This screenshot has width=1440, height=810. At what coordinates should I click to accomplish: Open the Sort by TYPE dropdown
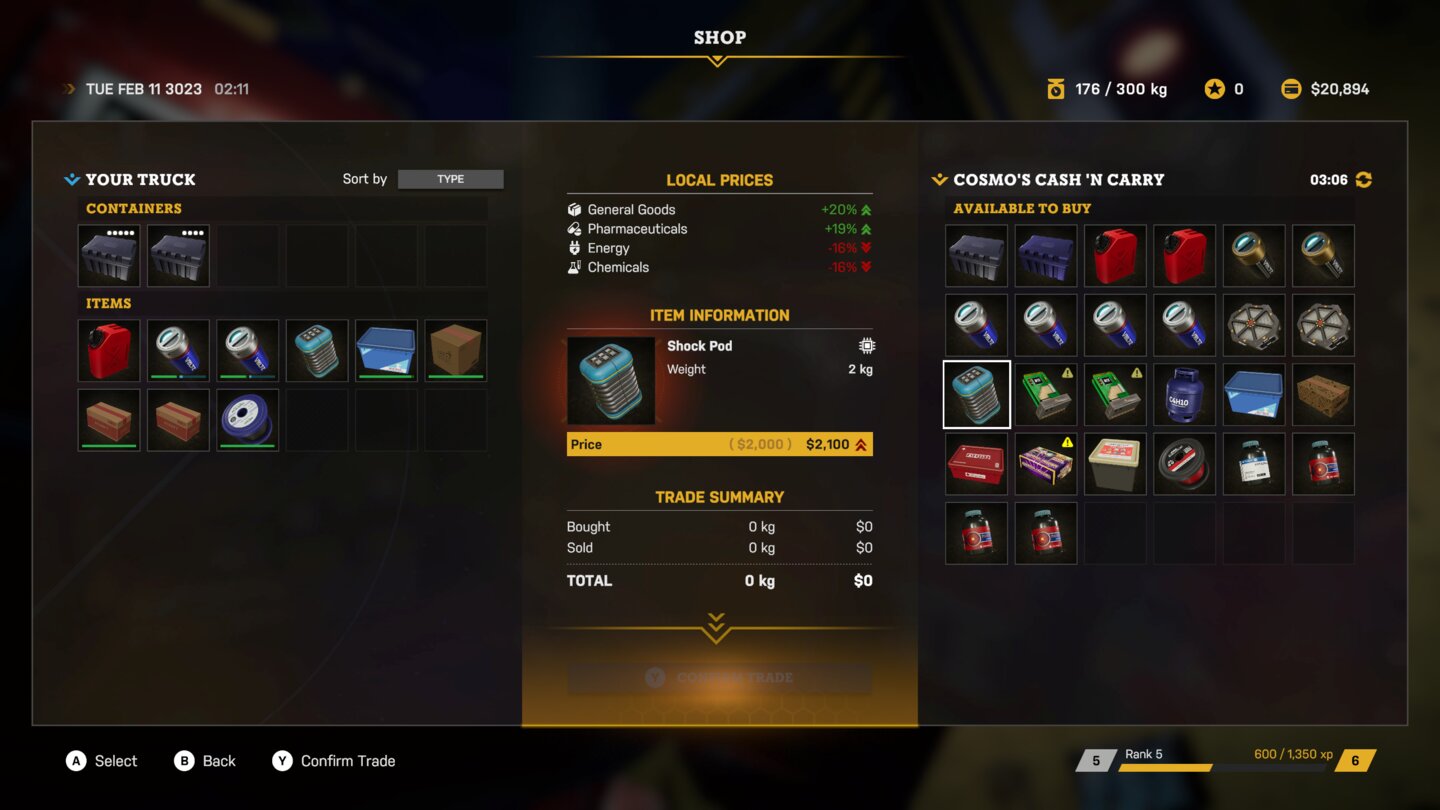pyautogui.click(x=450, y=179)
